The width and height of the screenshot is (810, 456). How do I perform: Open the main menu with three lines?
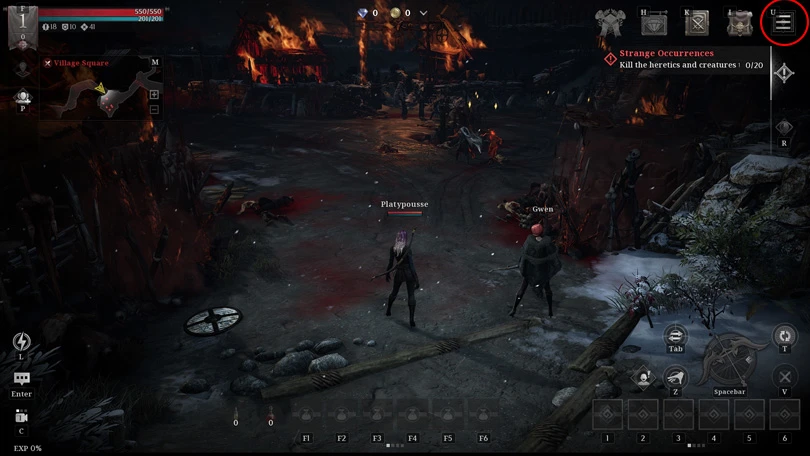(x=784, y=22)
